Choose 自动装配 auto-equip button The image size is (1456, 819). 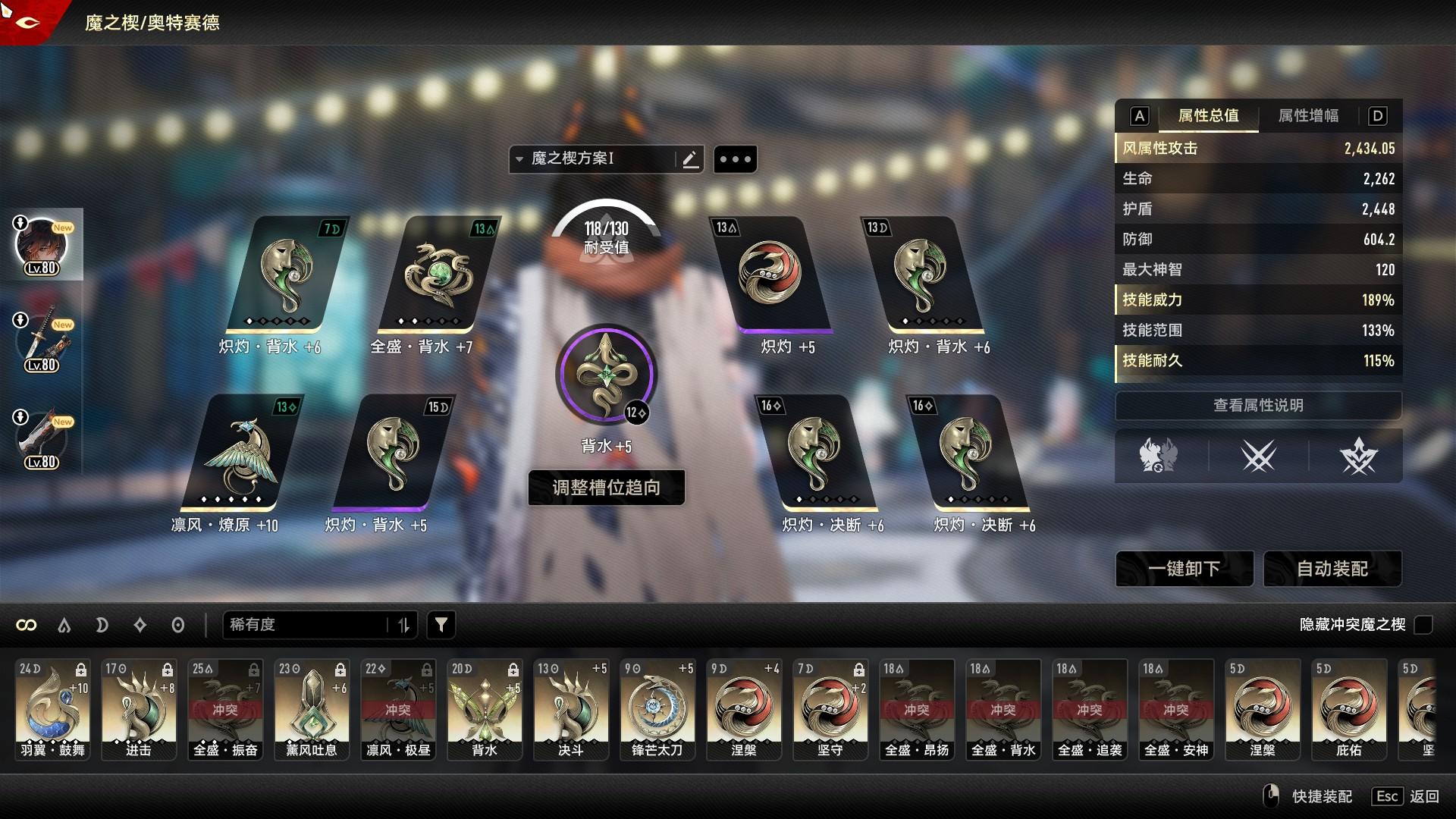tap(1332, 569)
